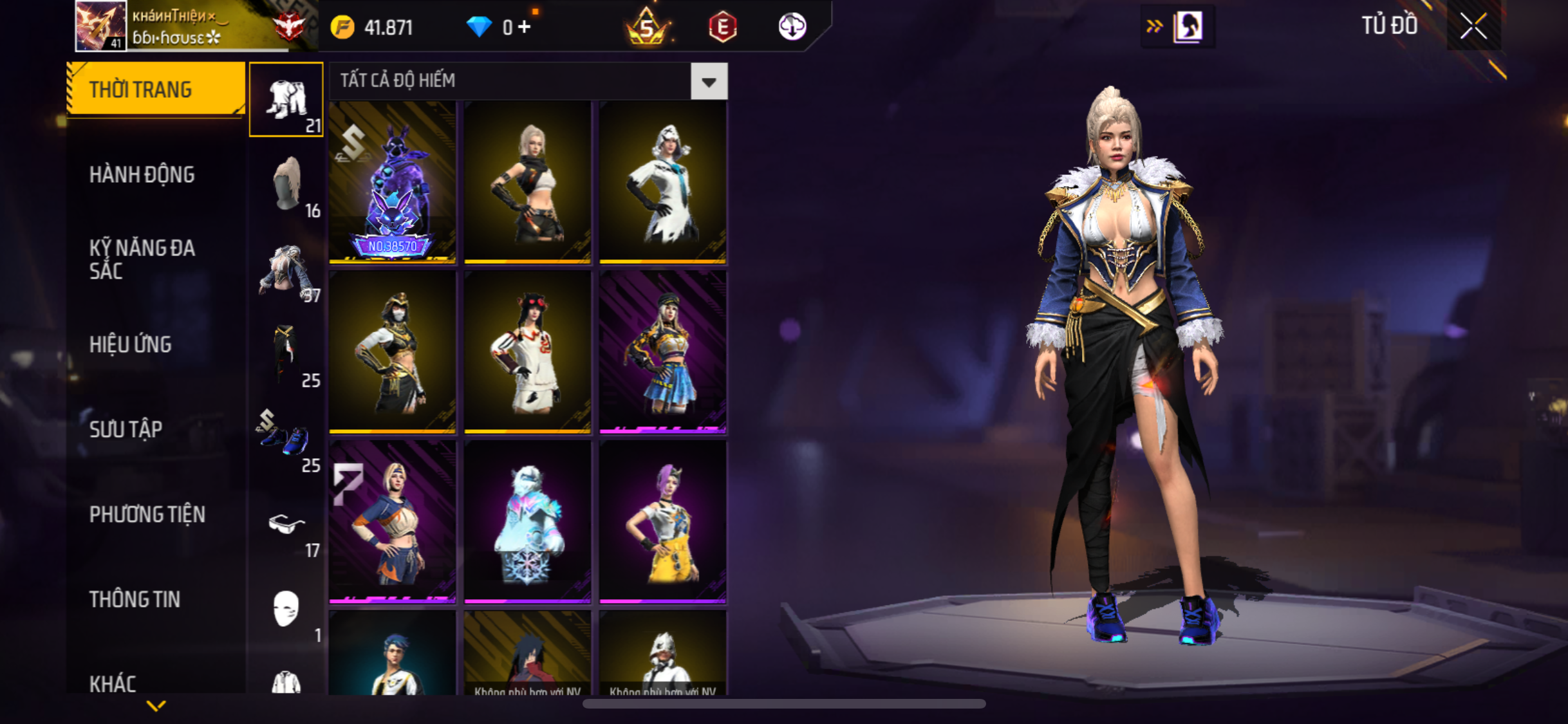
Task: Open the glasses accessory subcategory
Action: pos(286,524)
